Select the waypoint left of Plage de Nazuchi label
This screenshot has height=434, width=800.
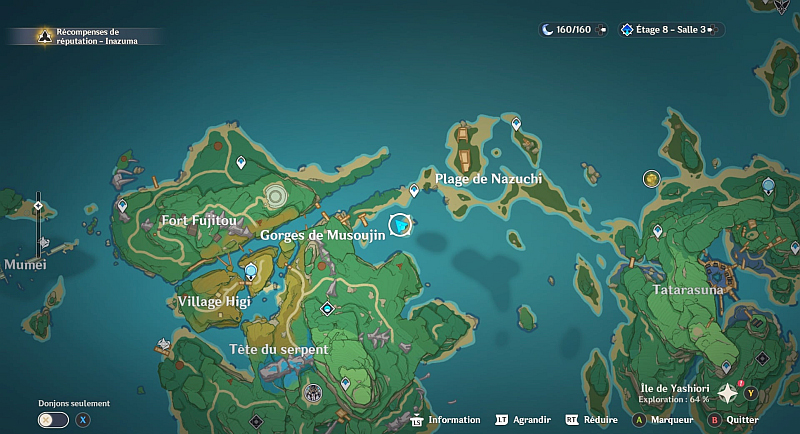pyautogui.click(x=414, y=190)
